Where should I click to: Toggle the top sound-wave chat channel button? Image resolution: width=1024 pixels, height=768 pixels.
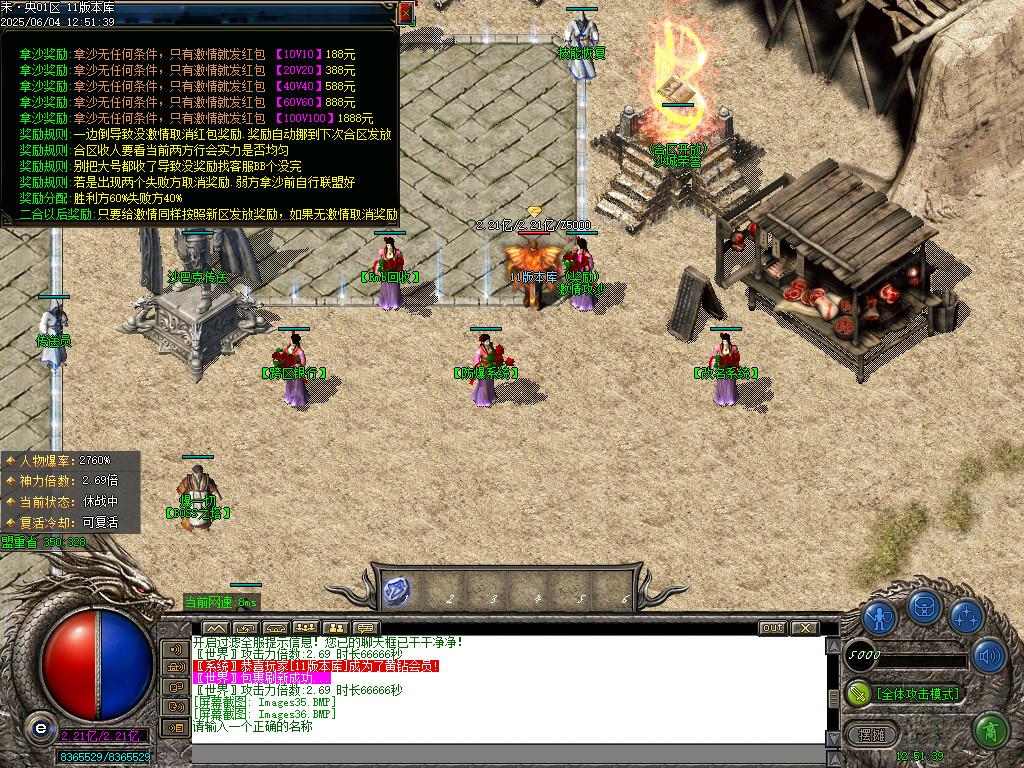[175, 649]
